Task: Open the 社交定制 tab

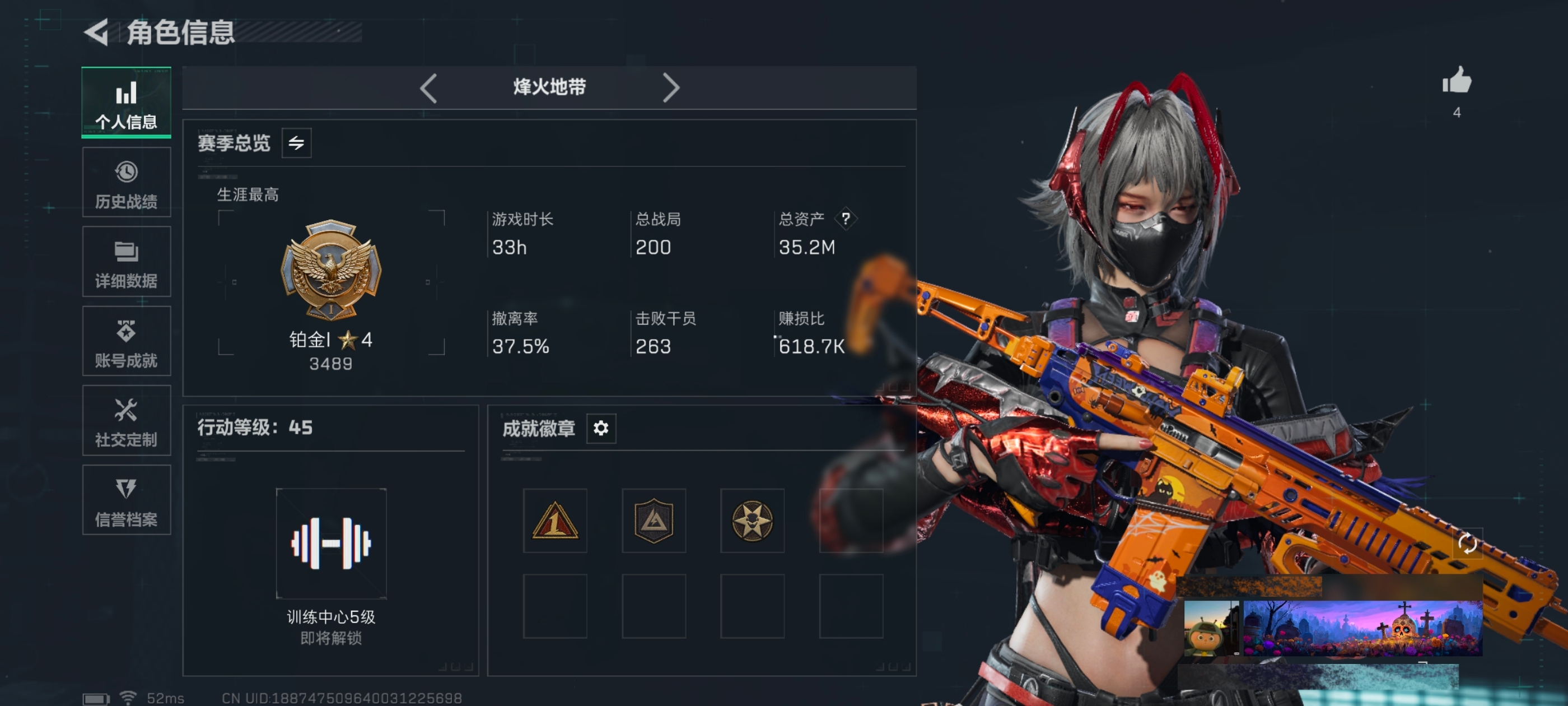Action: 126,420
